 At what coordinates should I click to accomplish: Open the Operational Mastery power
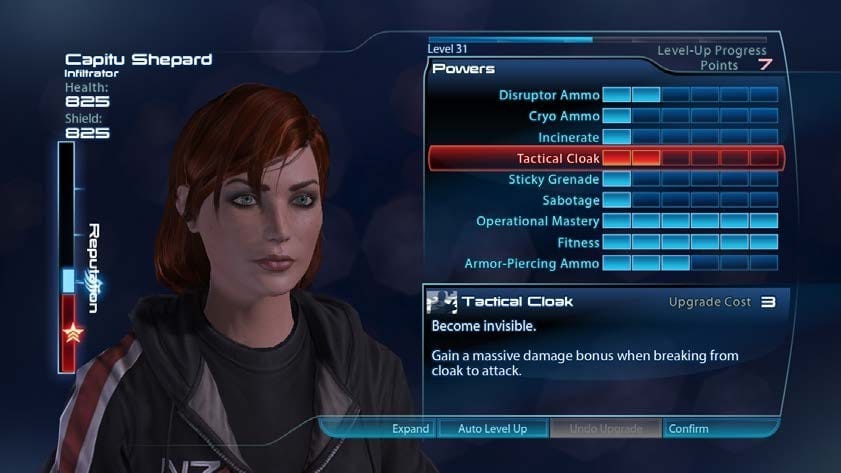[x=537, y=221]
